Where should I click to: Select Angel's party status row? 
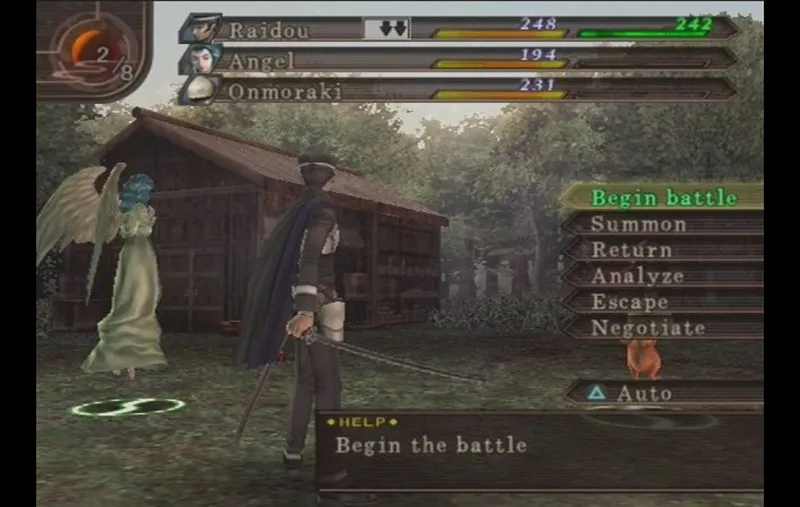tap(460, 60)
